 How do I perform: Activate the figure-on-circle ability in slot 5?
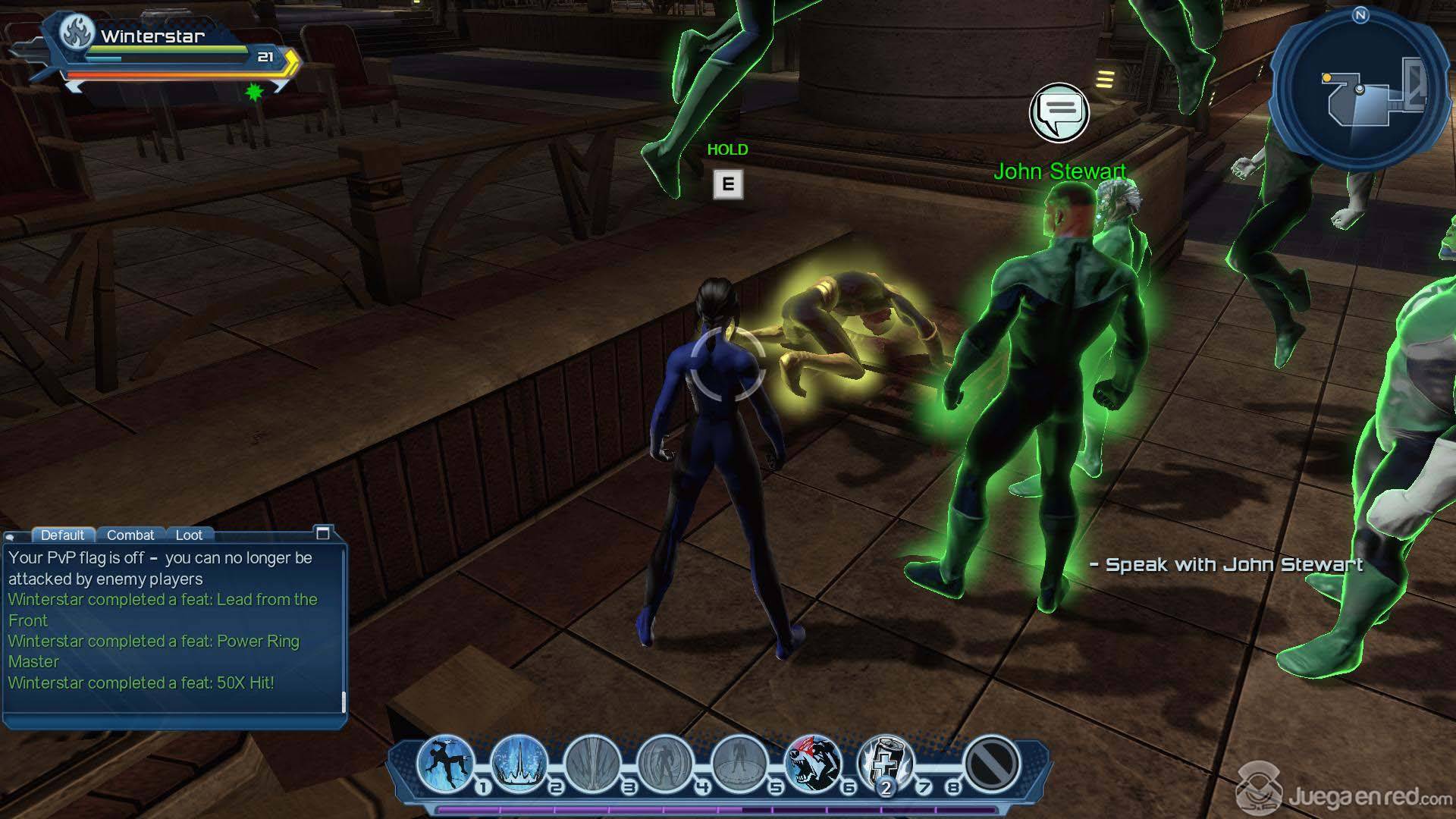pyautogui.click(x=739, y=762)
